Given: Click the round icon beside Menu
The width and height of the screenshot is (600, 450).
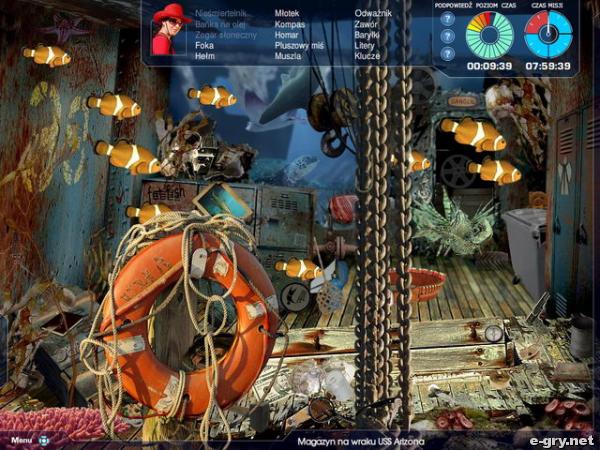Looking at the screenshot, I should [x=44, y=440].
